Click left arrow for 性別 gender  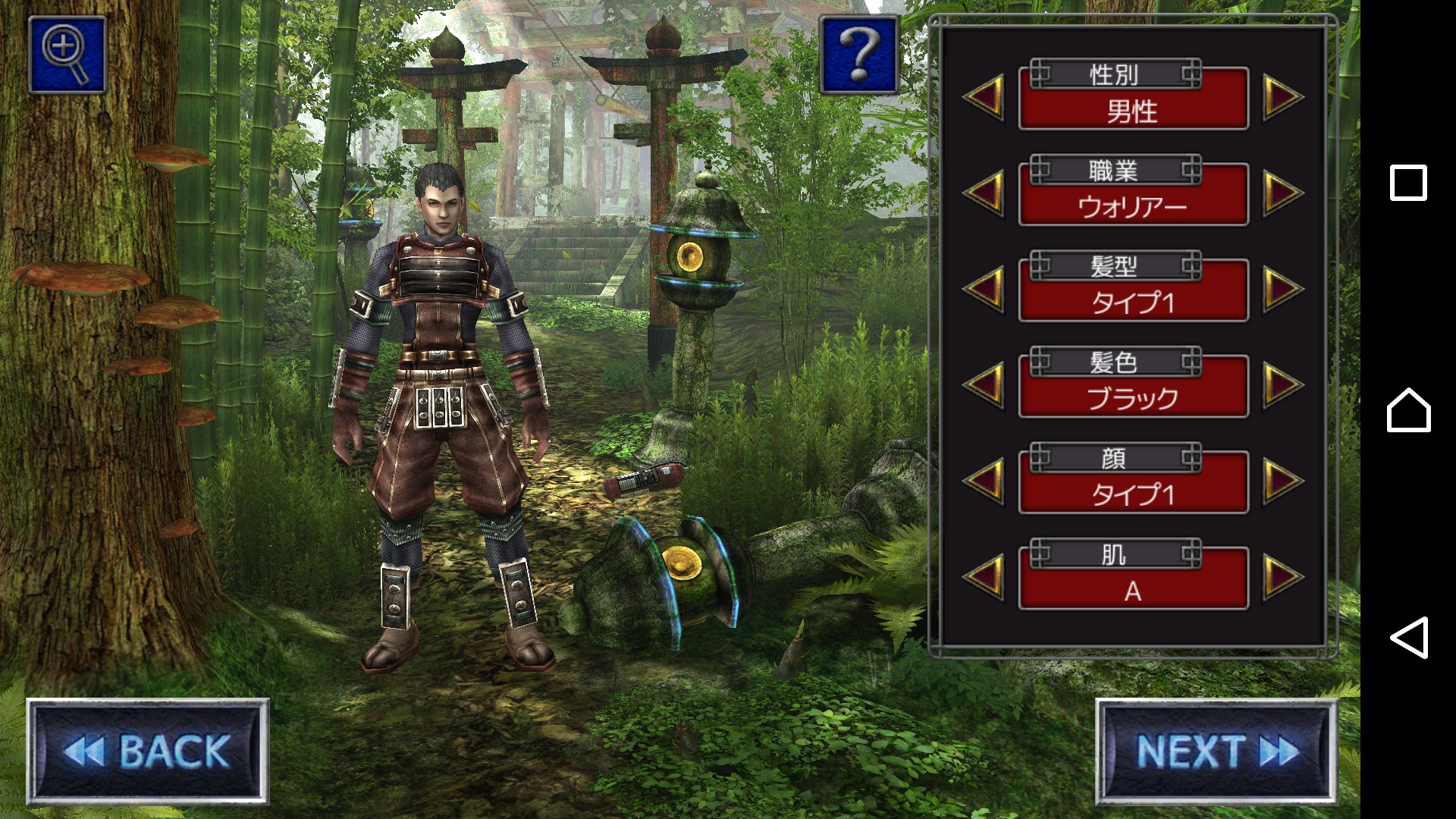[984, 97]
